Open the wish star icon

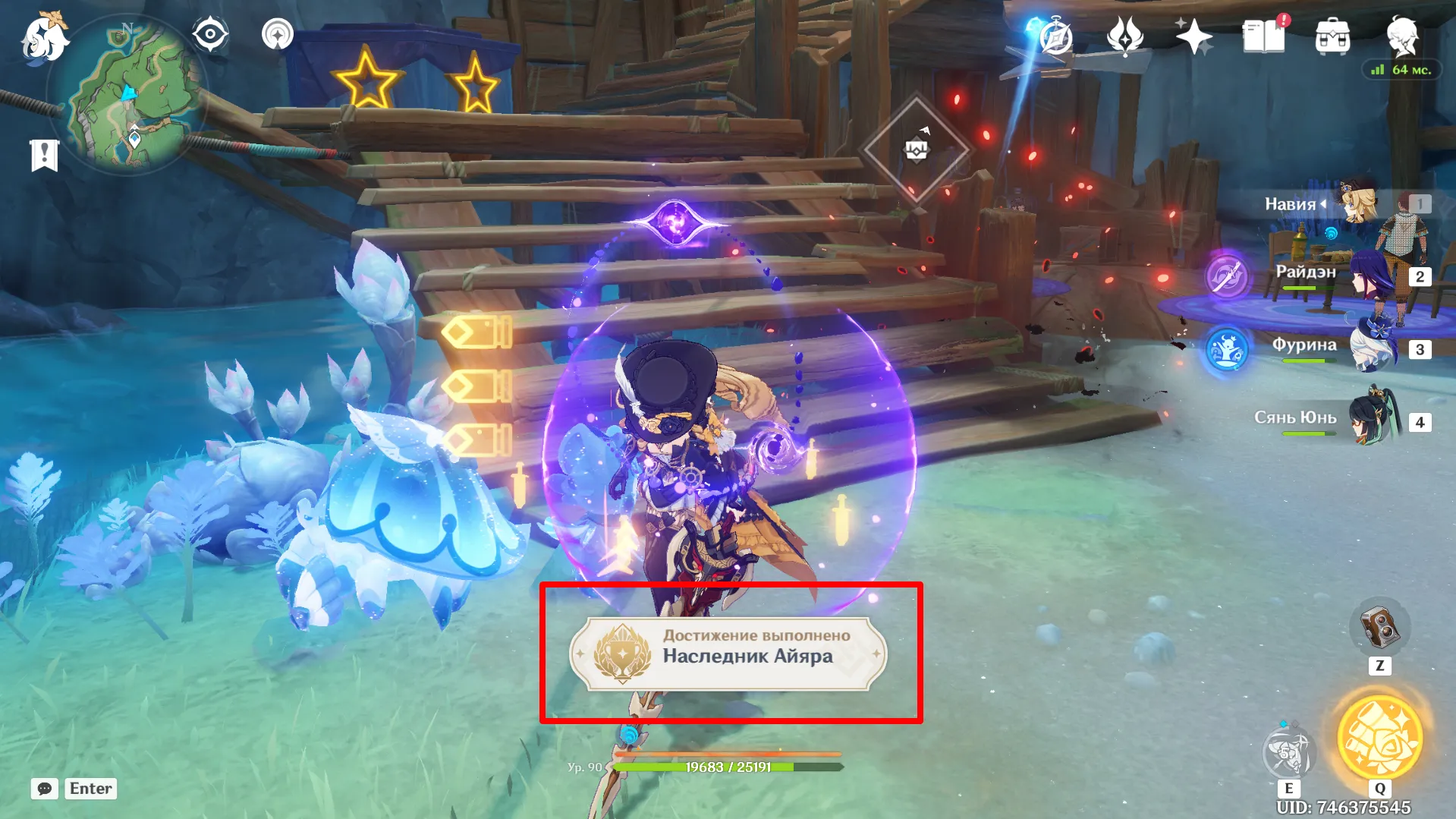coord(1193,36)
